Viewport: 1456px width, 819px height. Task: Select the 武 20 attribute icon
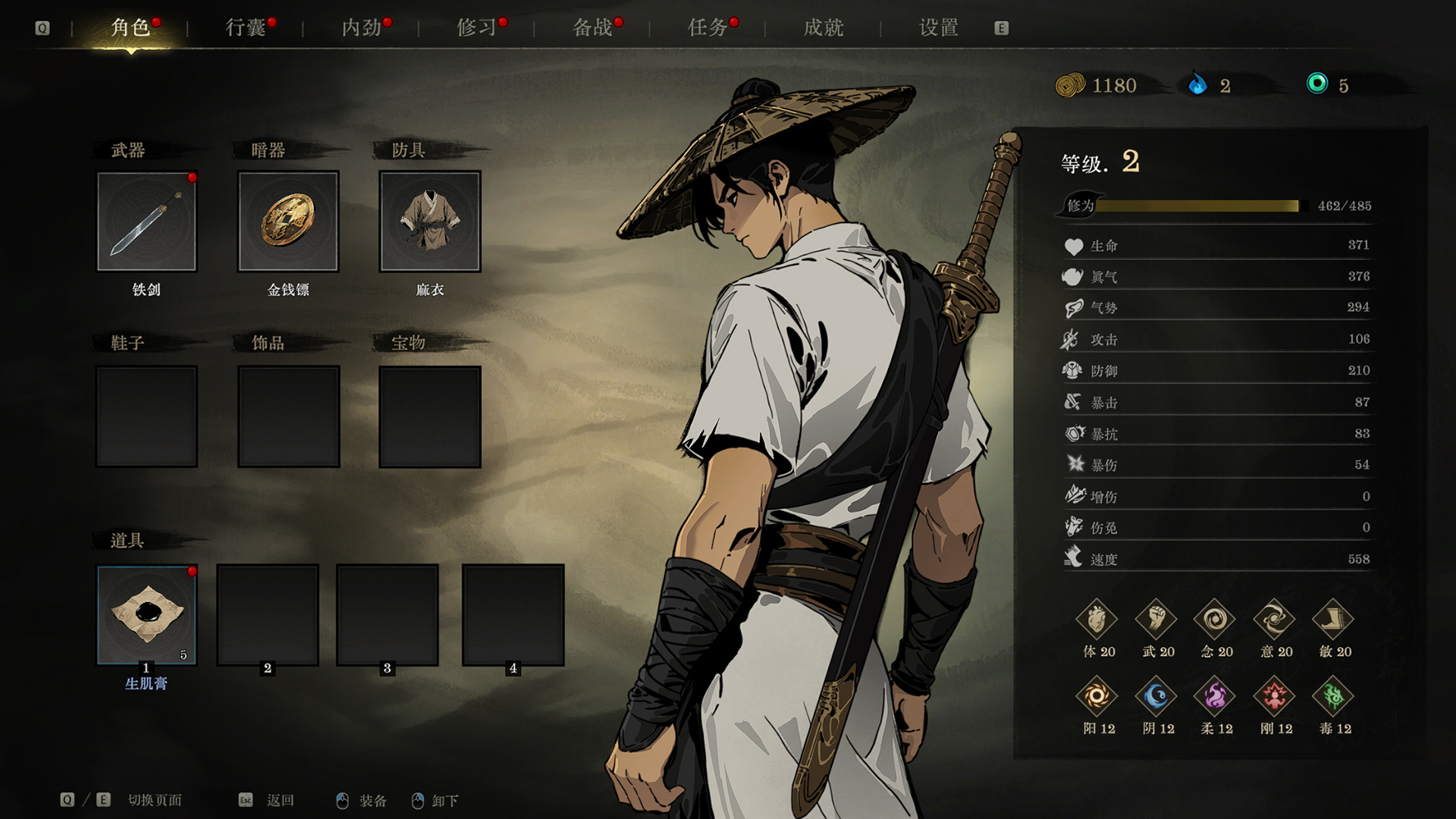[1156, 620]
